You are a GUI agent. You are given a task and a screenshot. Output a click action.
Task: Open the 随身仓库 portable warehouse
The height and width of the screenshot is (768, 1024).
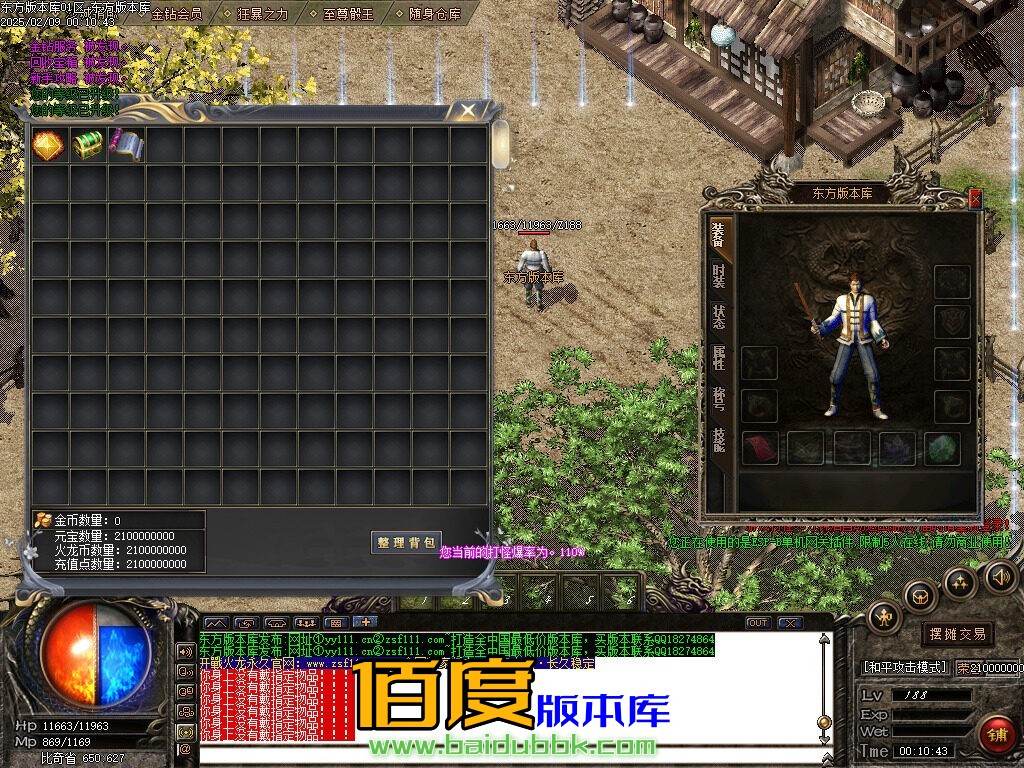coord(435,14)
